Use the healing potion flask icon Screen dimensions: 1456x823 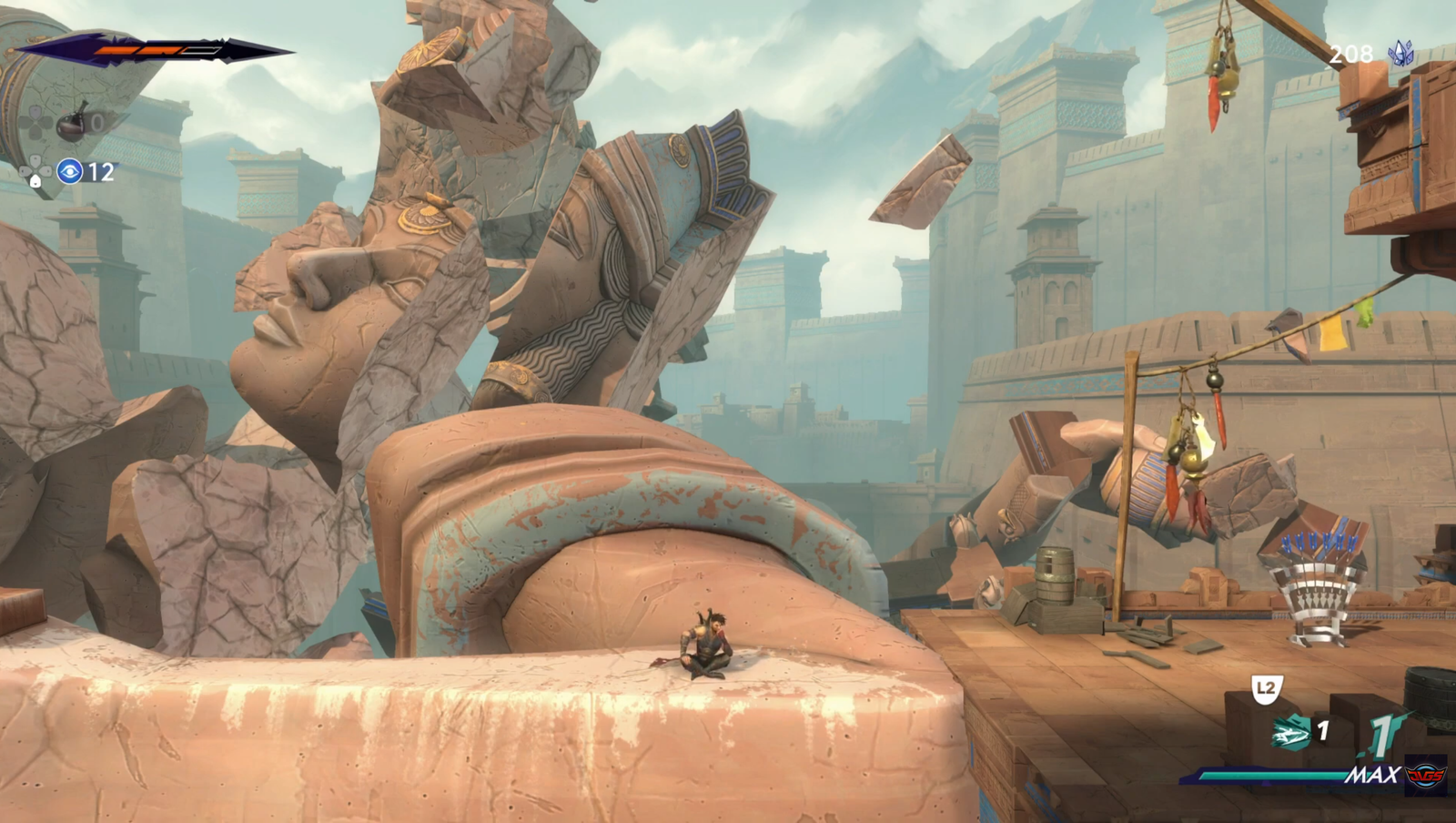tap(73, 123)
